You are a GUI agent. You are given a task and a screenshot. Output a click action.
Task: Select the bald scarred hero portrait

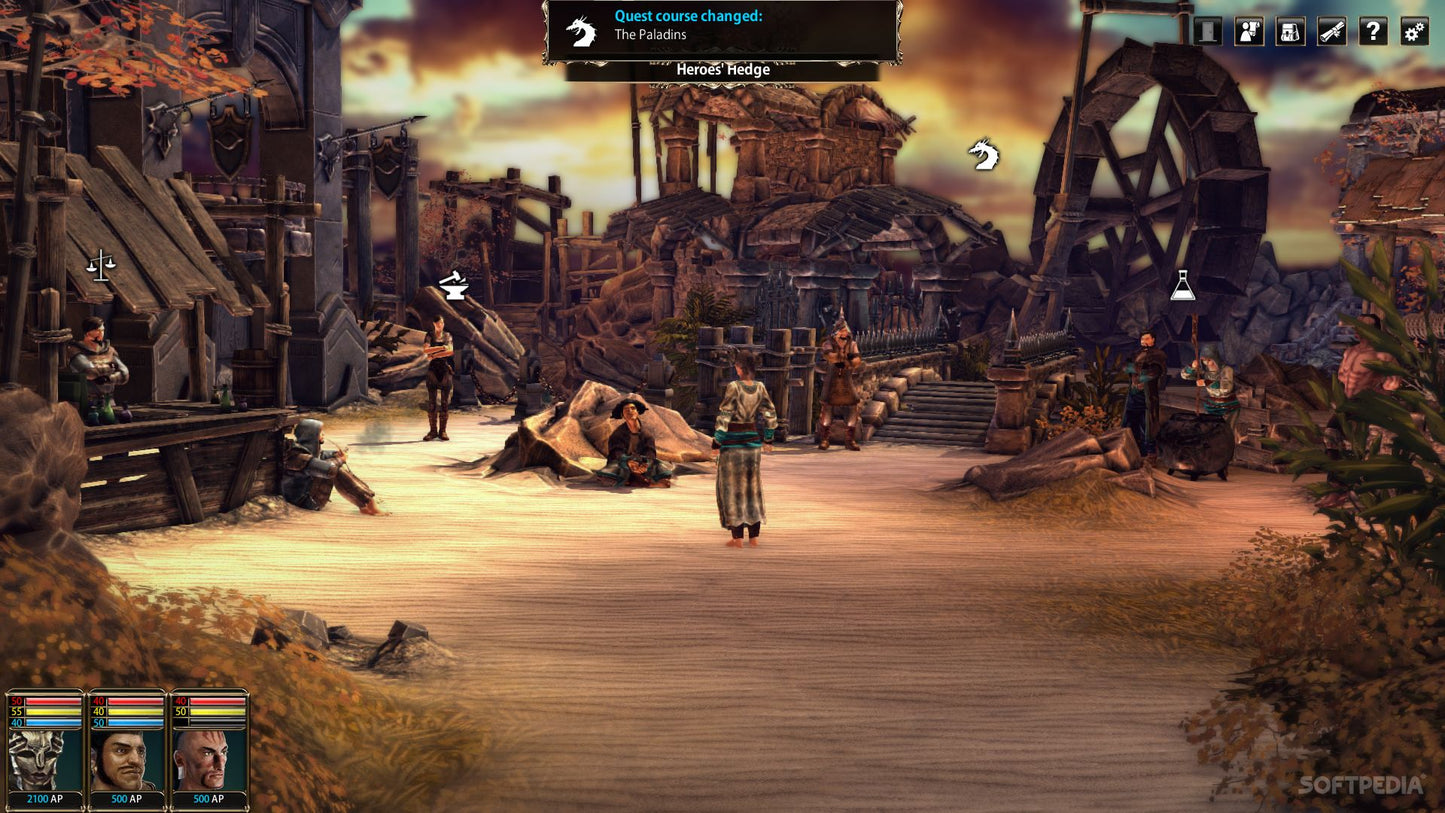(209, 760)
